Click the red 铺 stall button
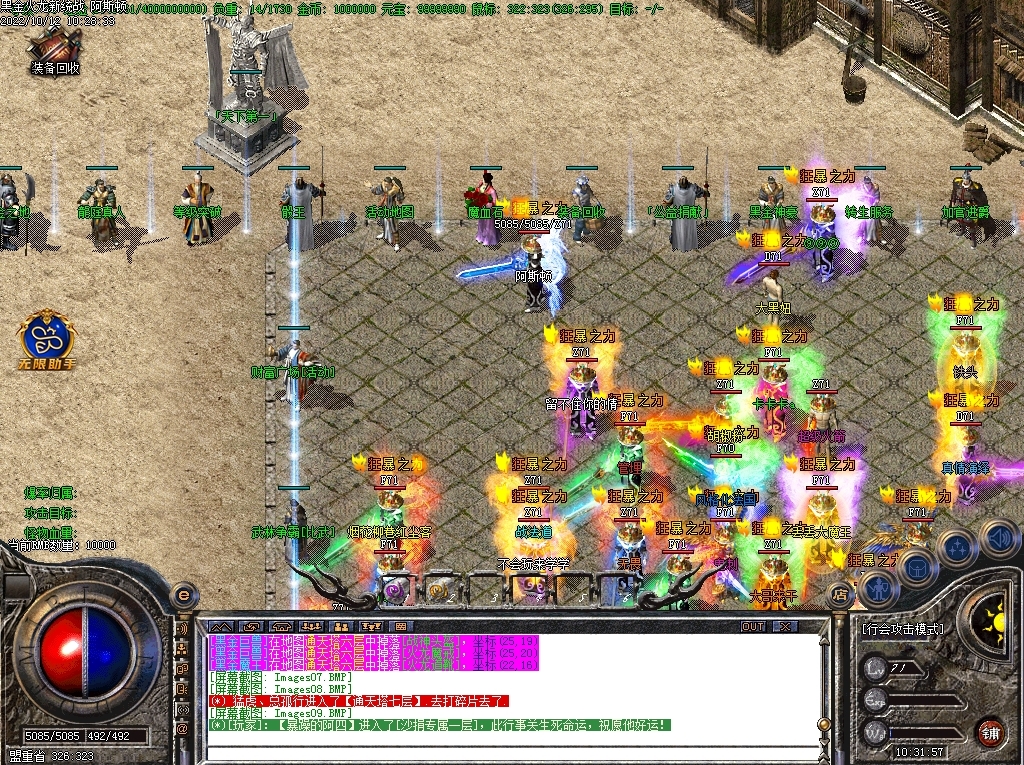1024x765 pixels. [x=990, y=731]
